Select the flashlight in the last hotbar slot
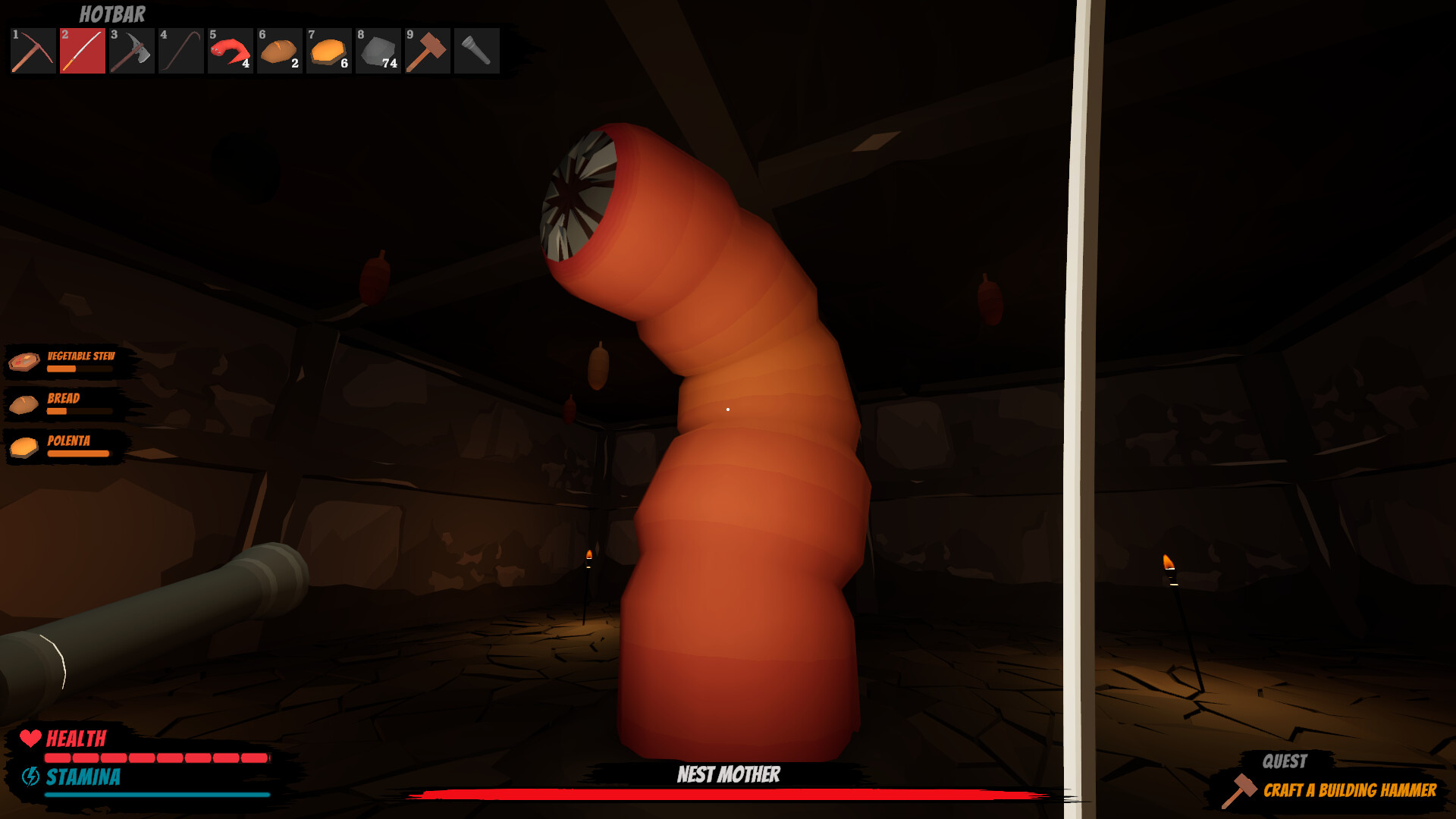The width and height of the screenshot is (1456, 819). coord(476,52)
